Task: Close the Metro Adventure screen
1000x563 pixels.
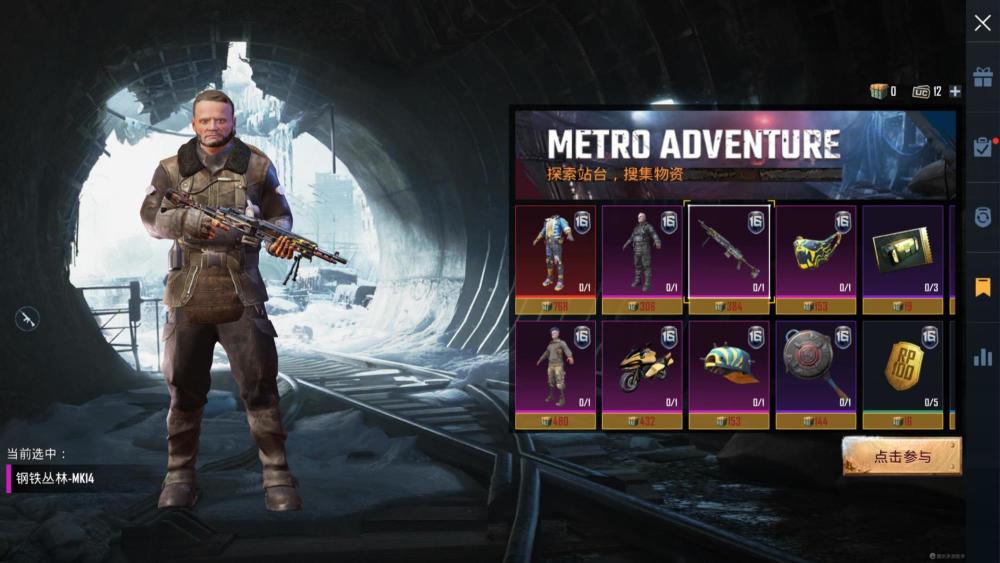Action: [x=982, y=23]
